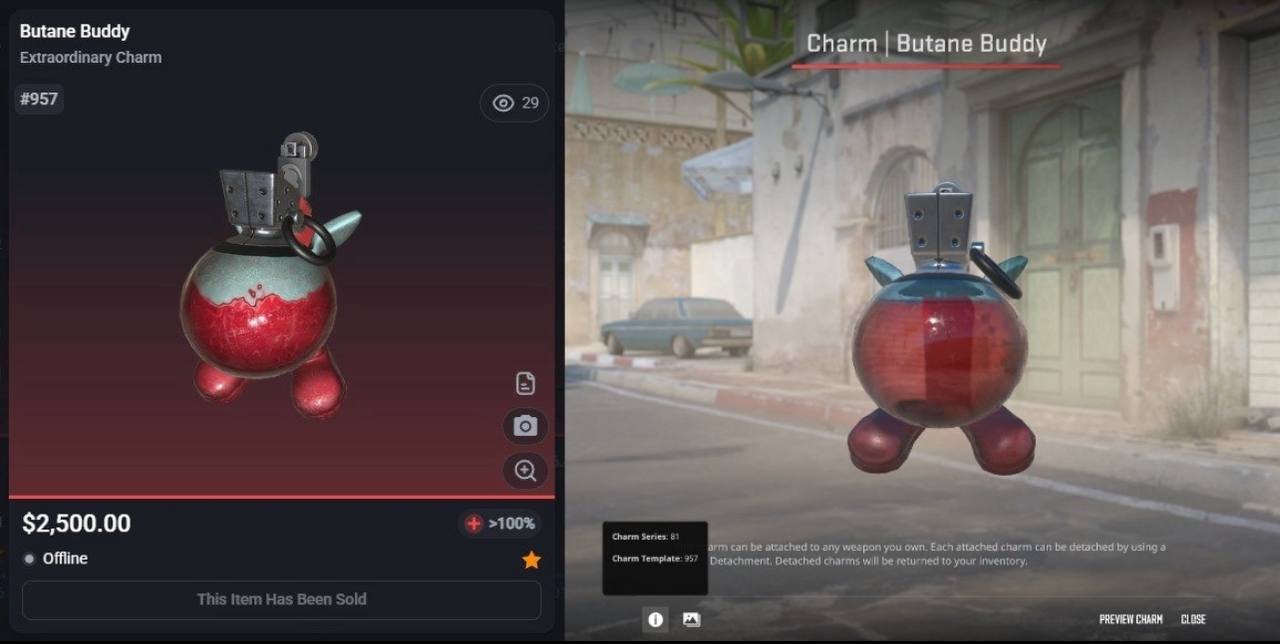
Task: Open the document details icon
Action: coord(525,383)
